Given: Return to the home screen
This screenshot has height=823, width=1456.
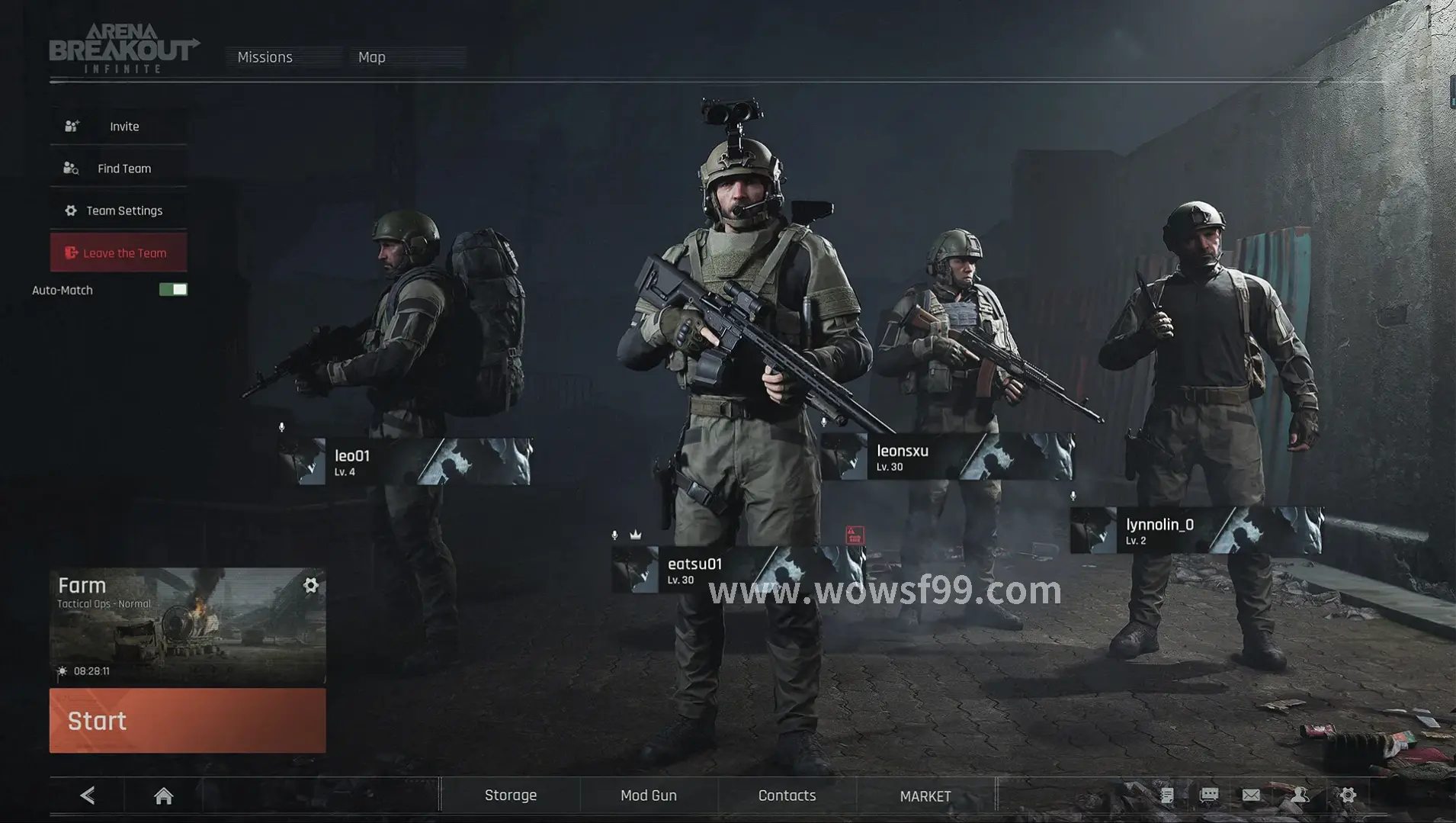Looking at the screenshot, I should [163, 796].
